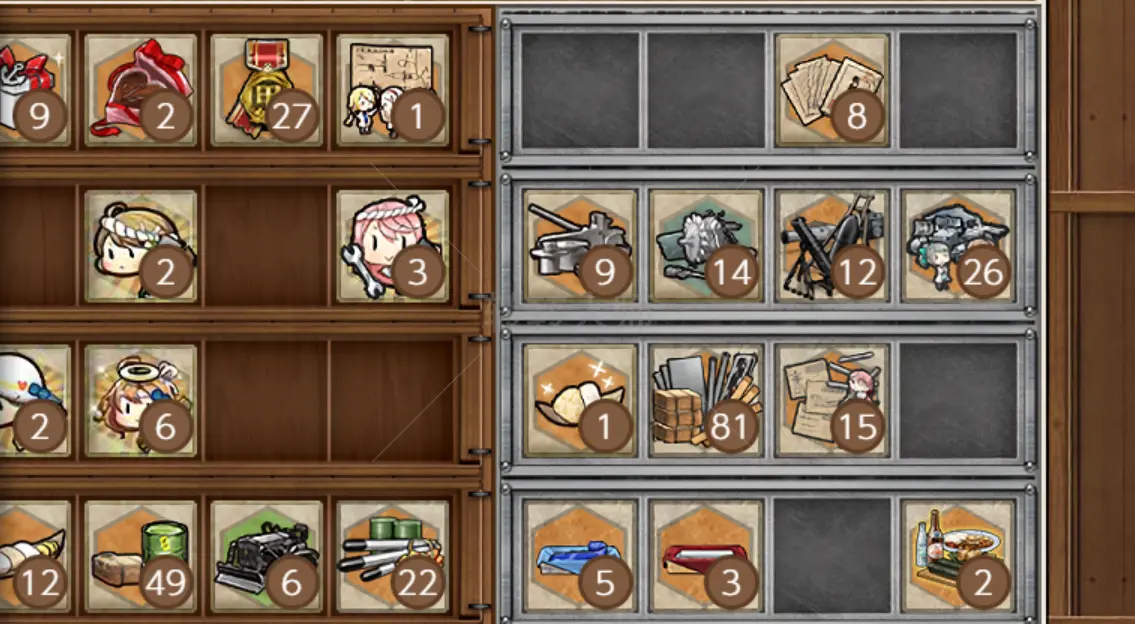1135x624 pixels.
Task: Click the medal item showing 27
Action: (266, 90)
